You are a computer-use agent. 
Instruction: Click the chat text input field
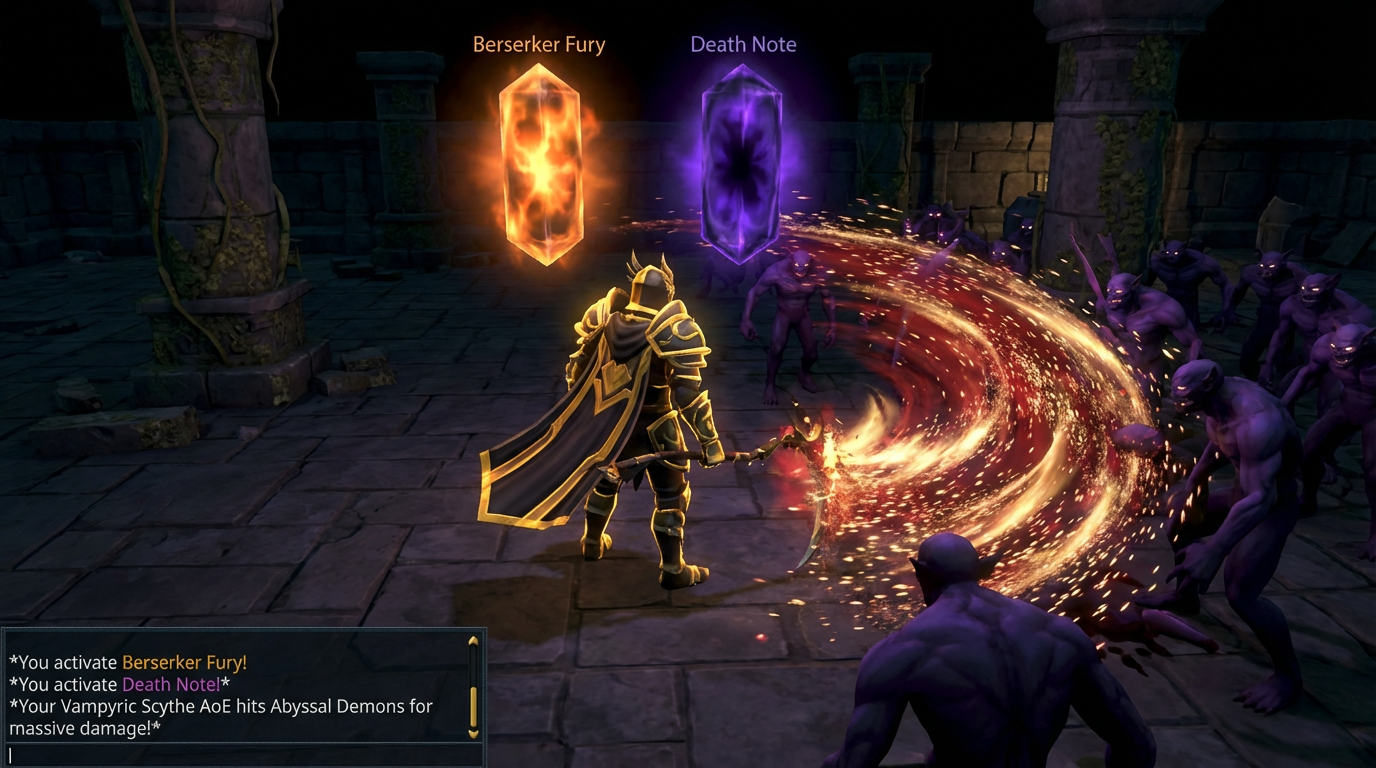click(240, 755)
